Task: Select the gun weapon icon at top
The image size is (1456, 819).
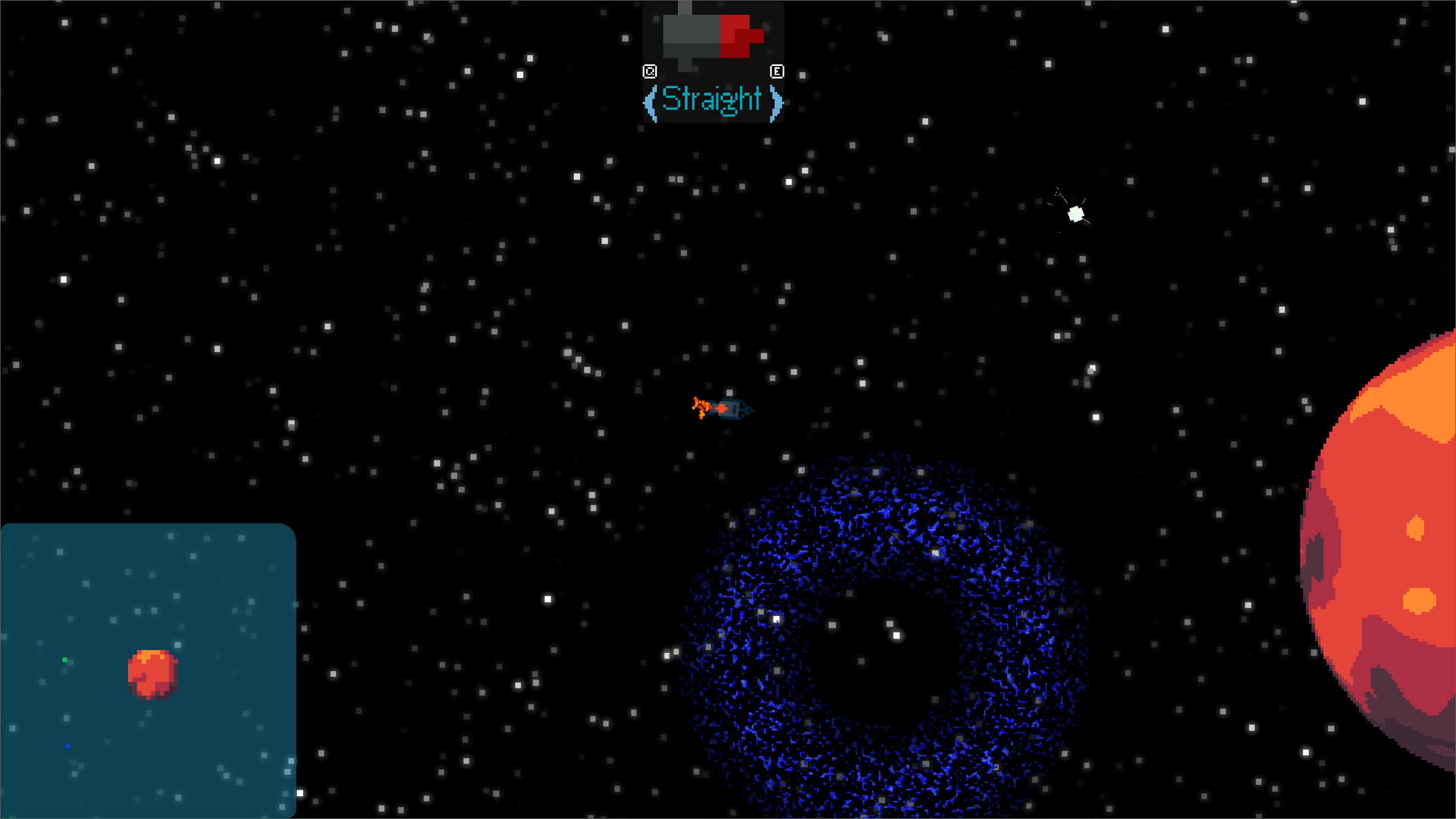Action: click(713, 34)
